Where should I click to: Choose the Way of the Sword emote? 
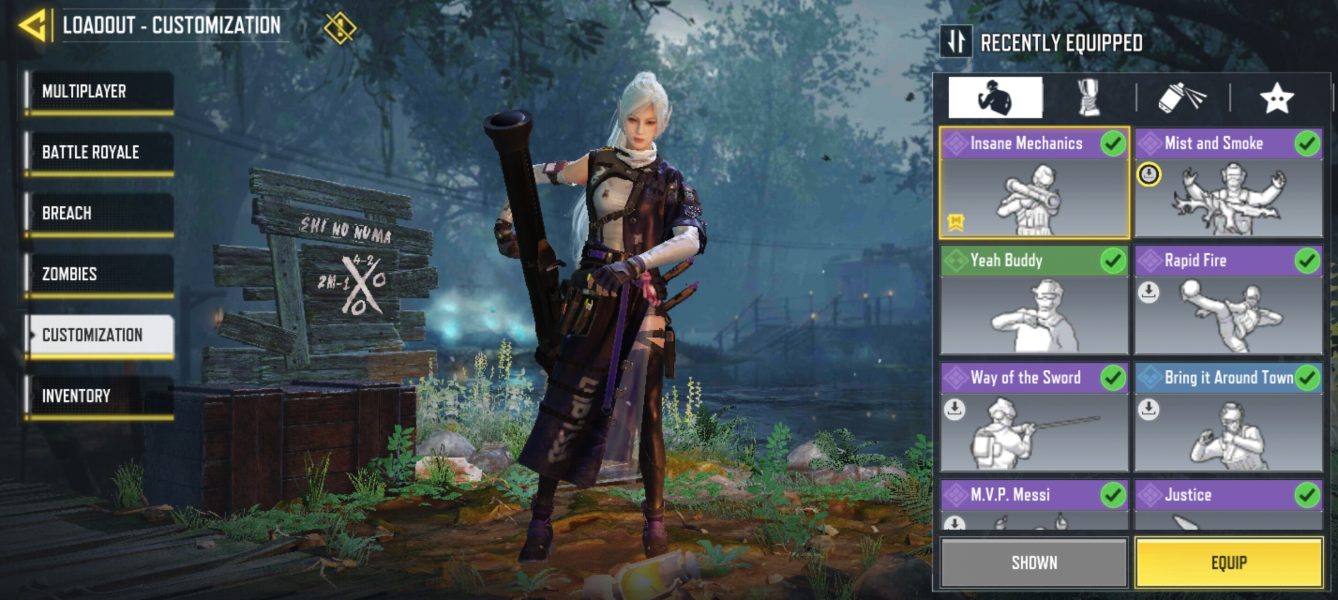coord(1034,418)
